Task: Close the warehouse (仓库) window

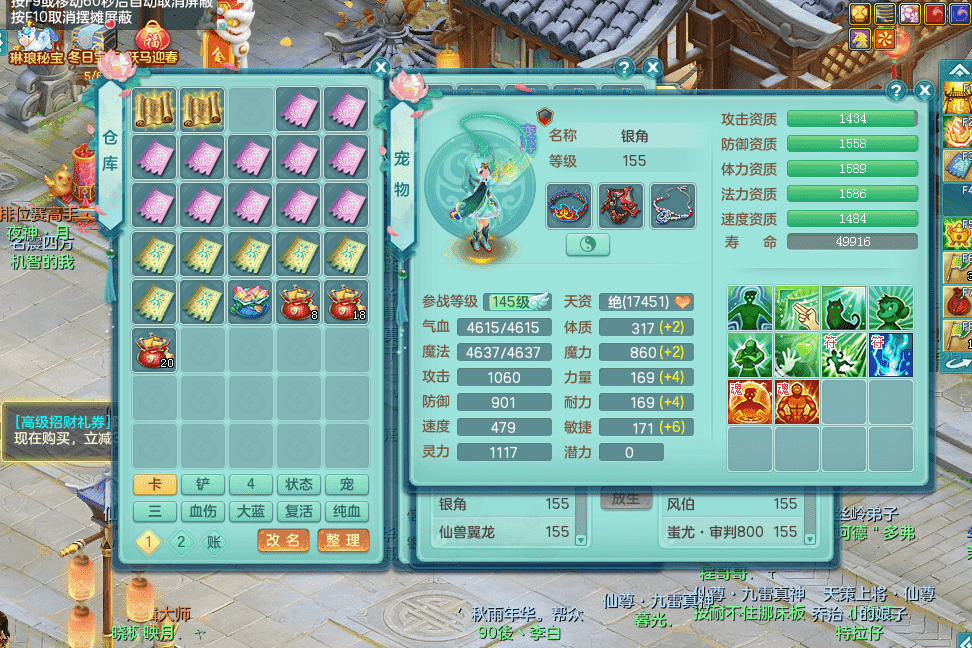Action: [x=380, y=68]
